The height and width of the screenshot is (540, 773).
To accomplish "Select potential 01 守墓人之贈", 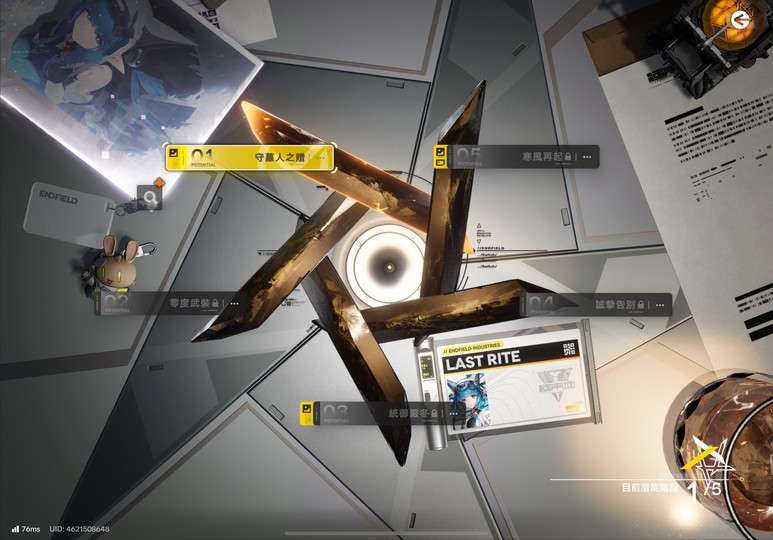I will coord(249,158).
